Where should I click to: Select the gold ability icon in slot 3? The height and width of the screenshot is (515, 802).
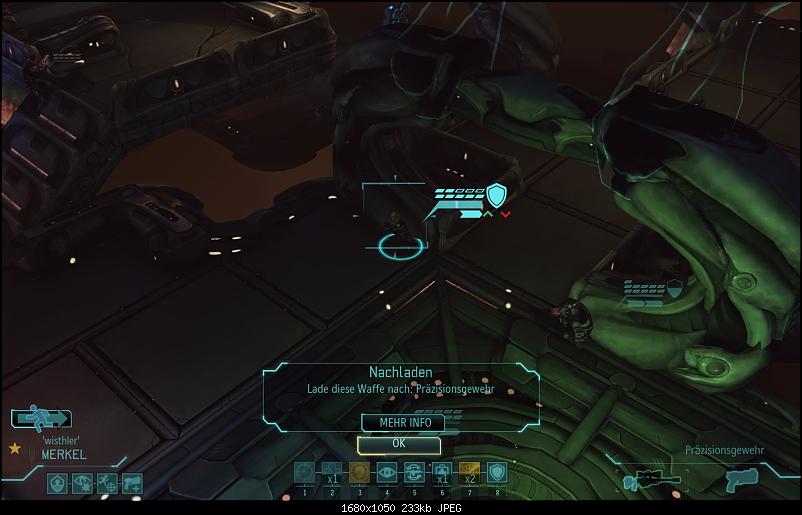click(x=359, y=473)
